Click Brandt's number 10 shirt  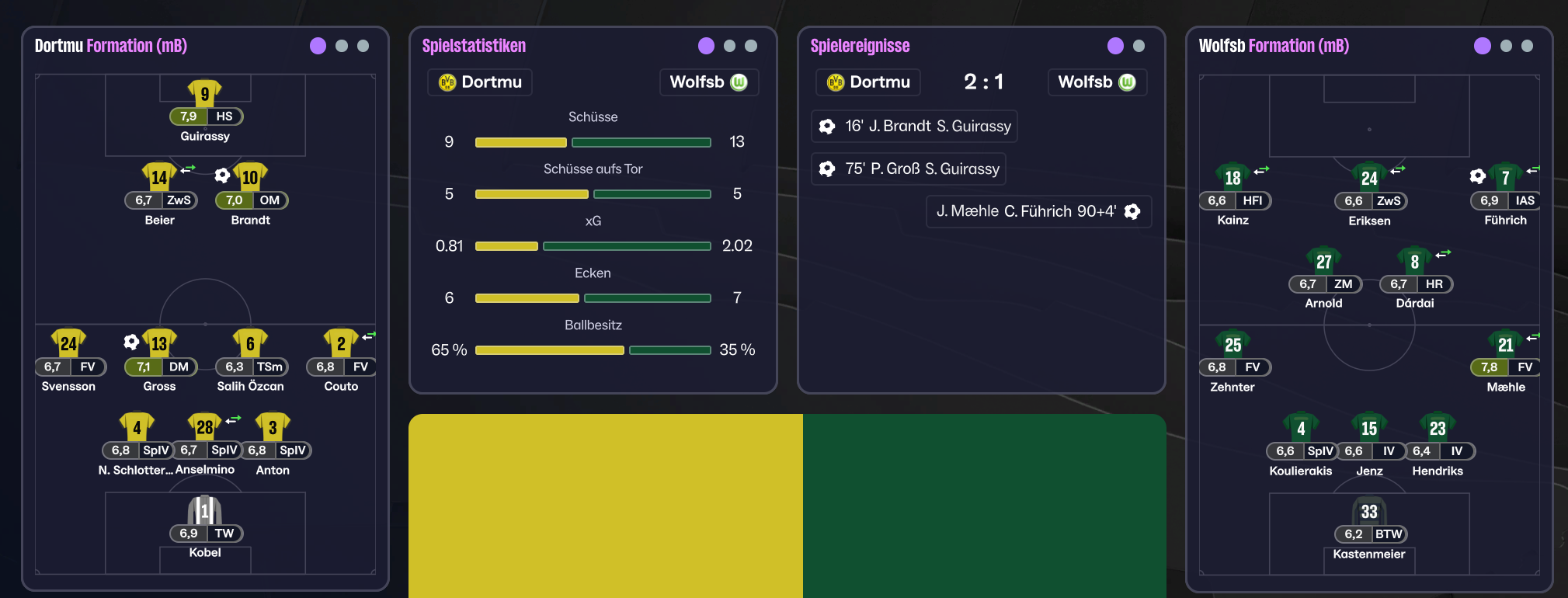pyautogui.click(x=250, y=178)
